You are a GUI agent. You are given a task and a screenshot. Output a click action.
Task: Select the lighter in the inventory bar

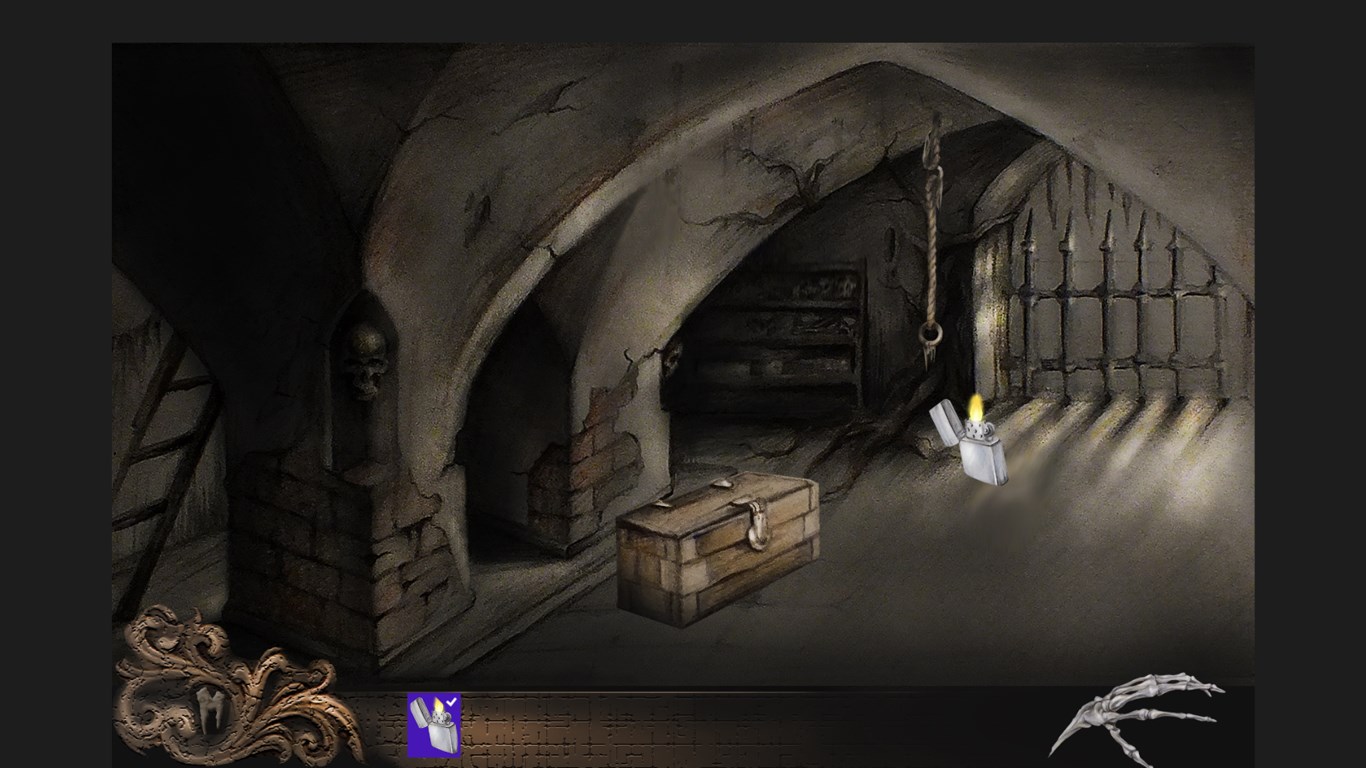[434, 724]
